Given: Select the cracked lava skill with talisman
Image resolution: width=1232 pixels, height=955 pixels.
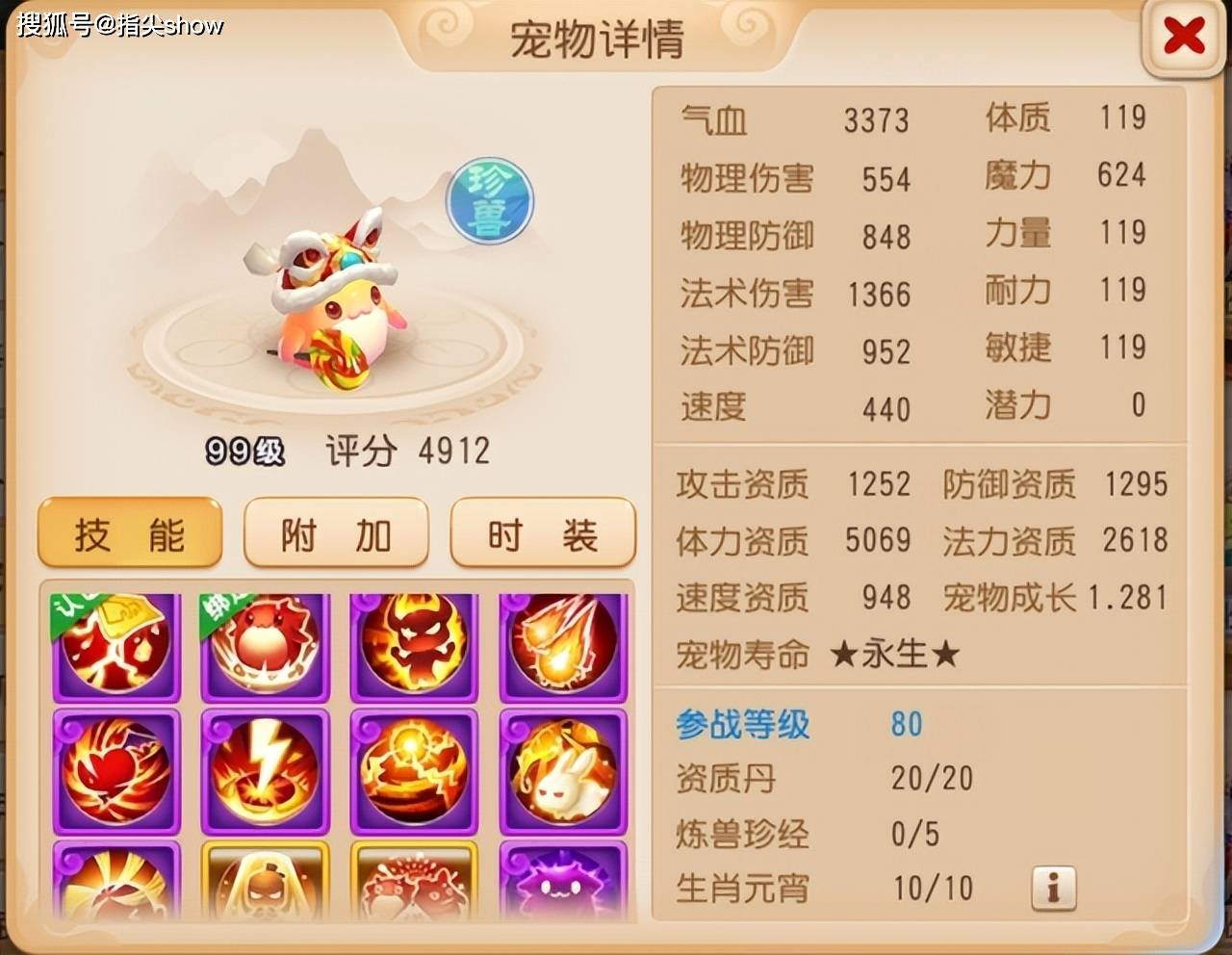Looking at the screenshot, I should (x=115, y=643).
